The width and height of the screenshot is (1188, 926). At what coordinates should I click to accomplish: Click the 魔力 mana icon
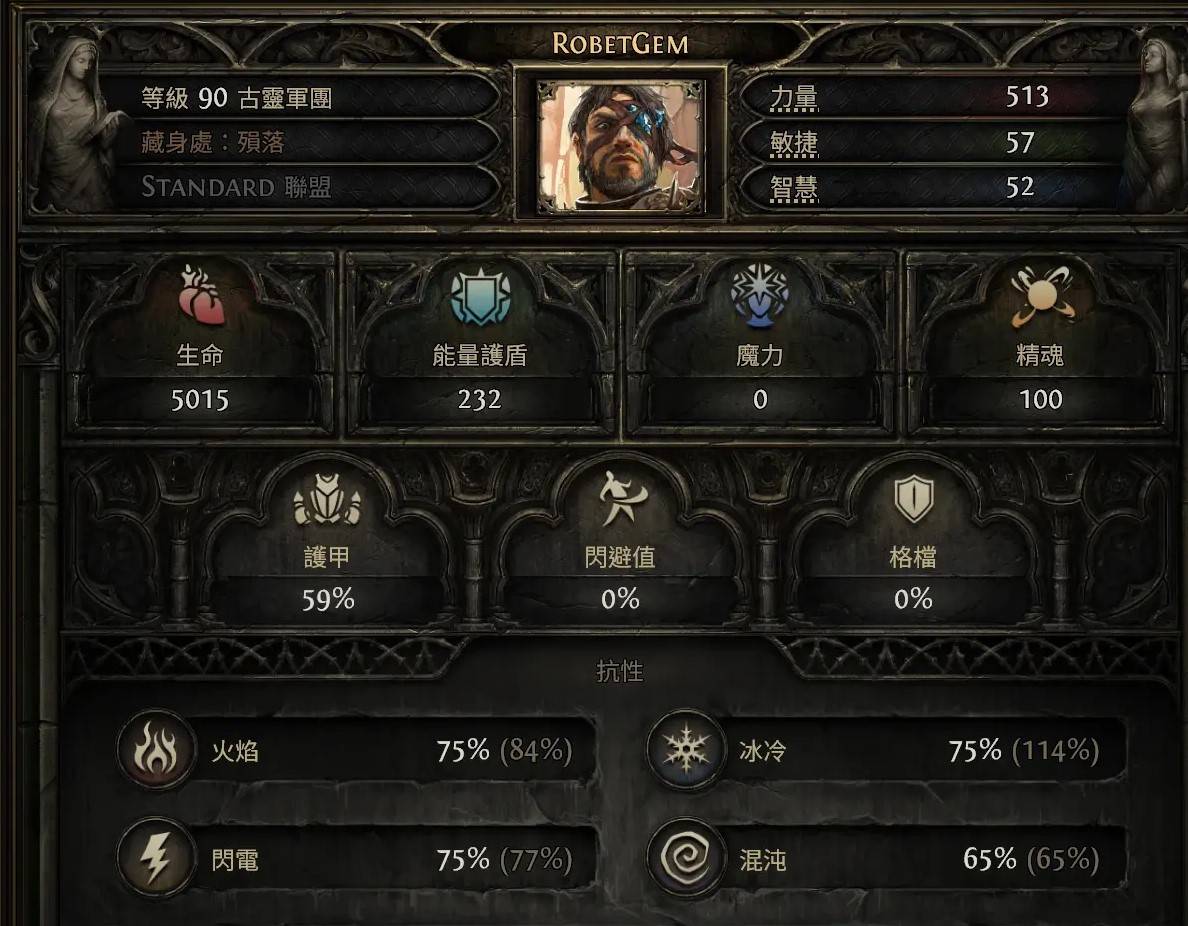(760, 295)
